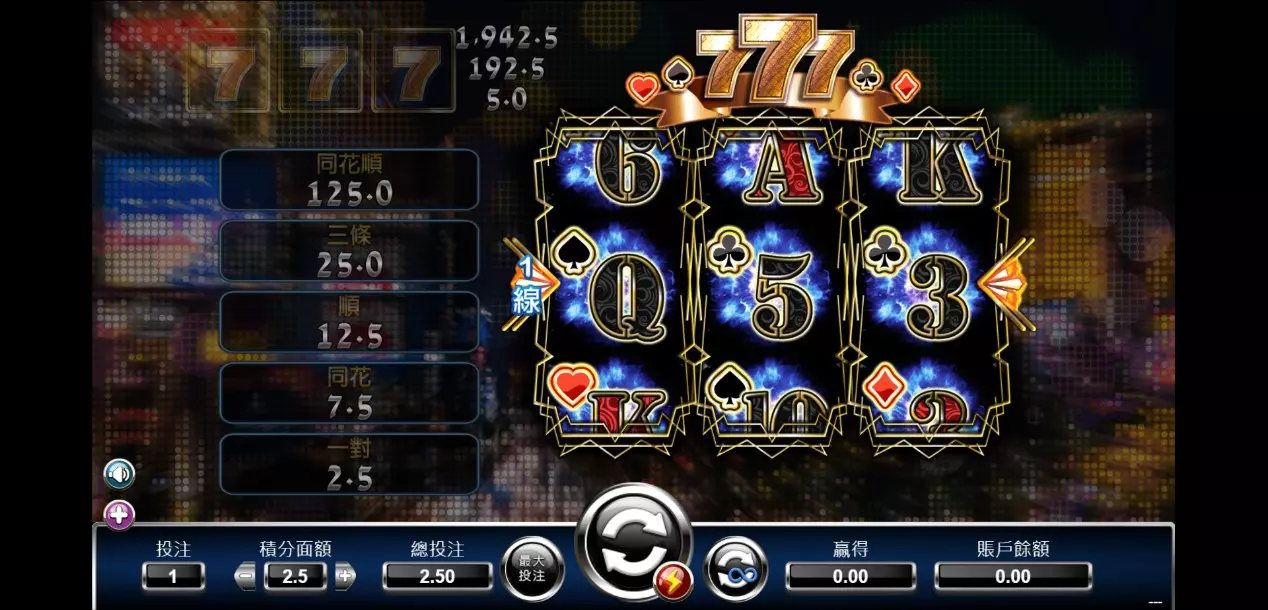Spin the reels with the main spin button
This screenshot has height=610, width=1268.
point(632,541)
